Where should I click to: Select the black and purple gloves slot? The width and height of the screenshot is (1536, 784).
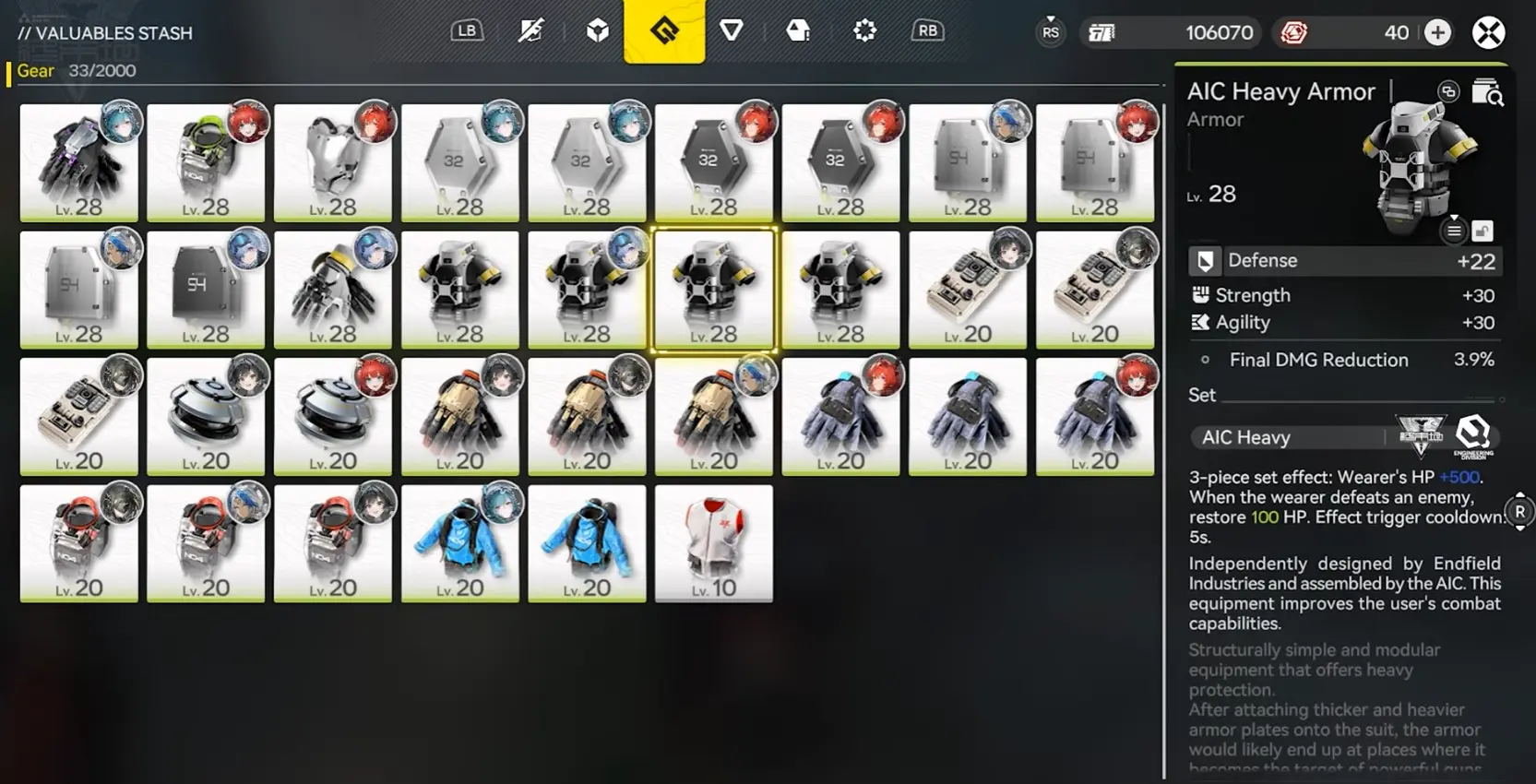[x=79, y=162]
